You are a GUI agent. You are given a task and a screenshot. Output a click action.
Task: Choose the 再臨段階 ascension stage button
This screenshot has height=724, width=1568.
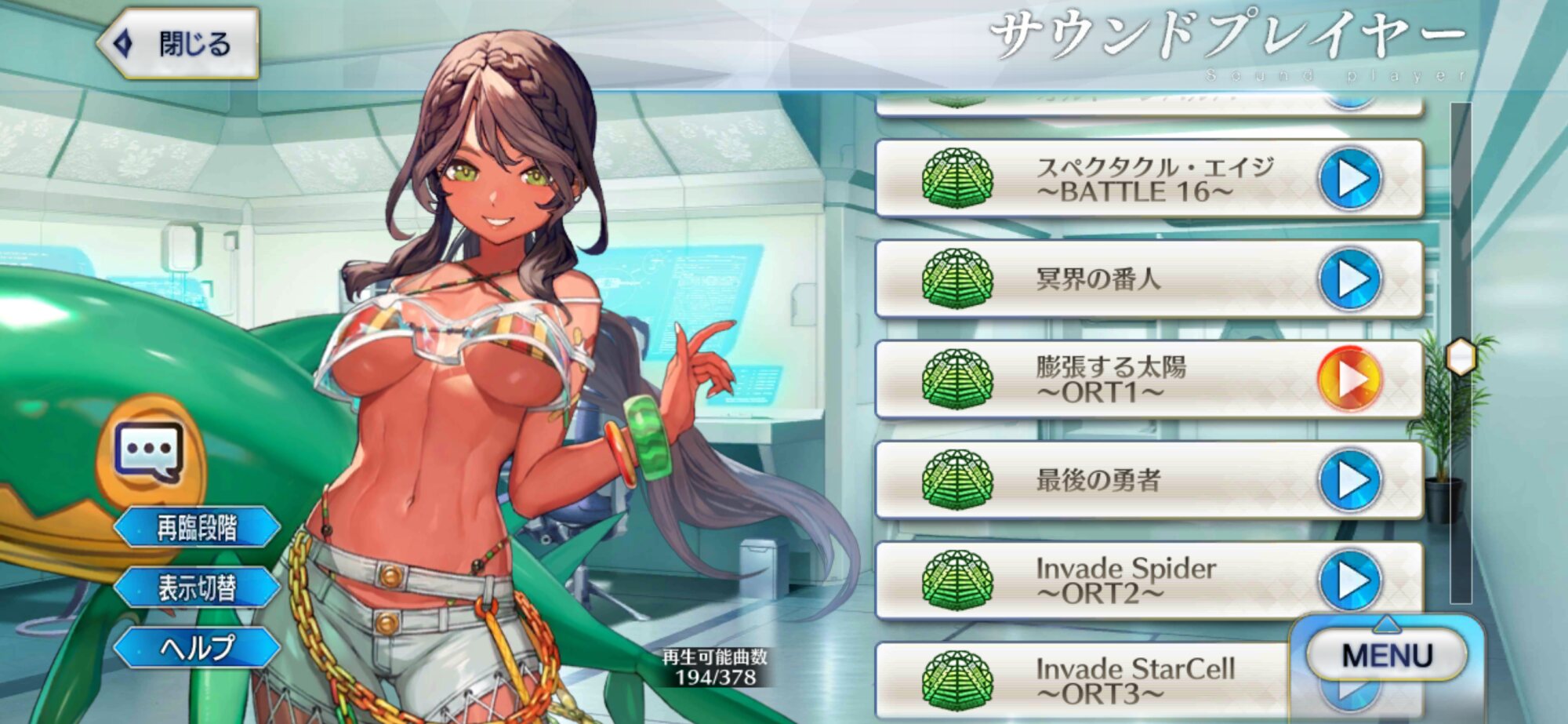(197, 528)
